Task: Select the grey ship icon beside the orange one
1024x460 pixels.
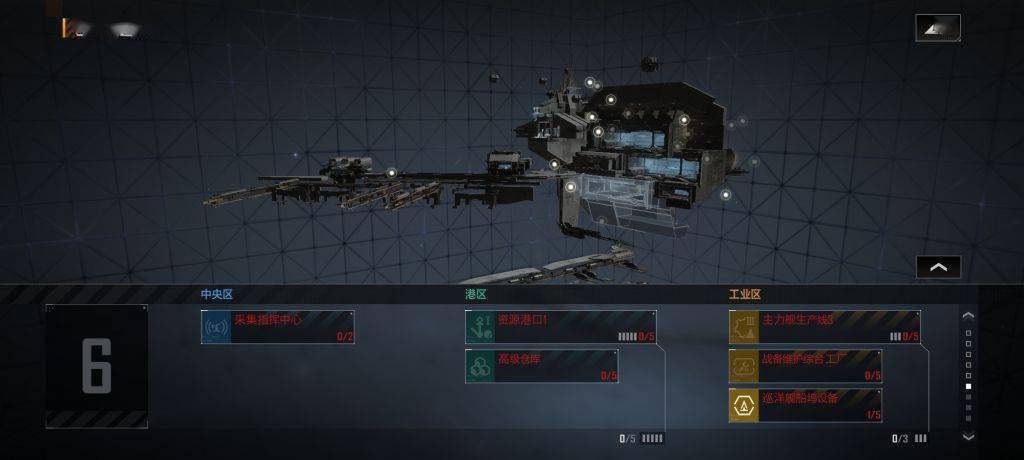Action: click(x=124, y=30)
